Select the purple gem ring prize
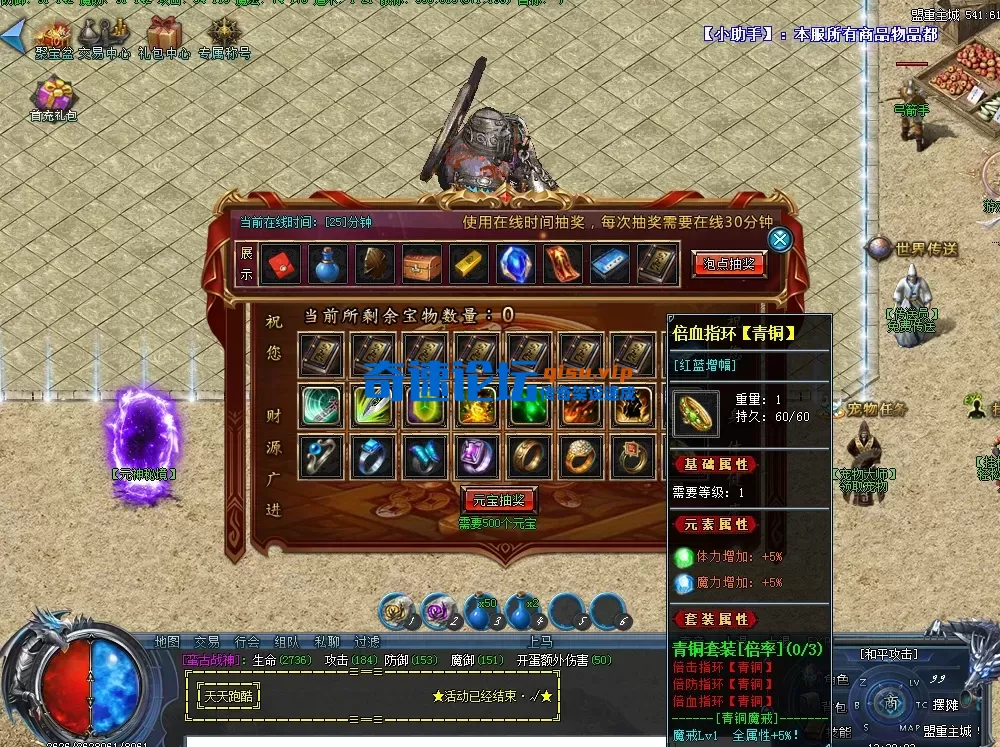 click(477, 458)
